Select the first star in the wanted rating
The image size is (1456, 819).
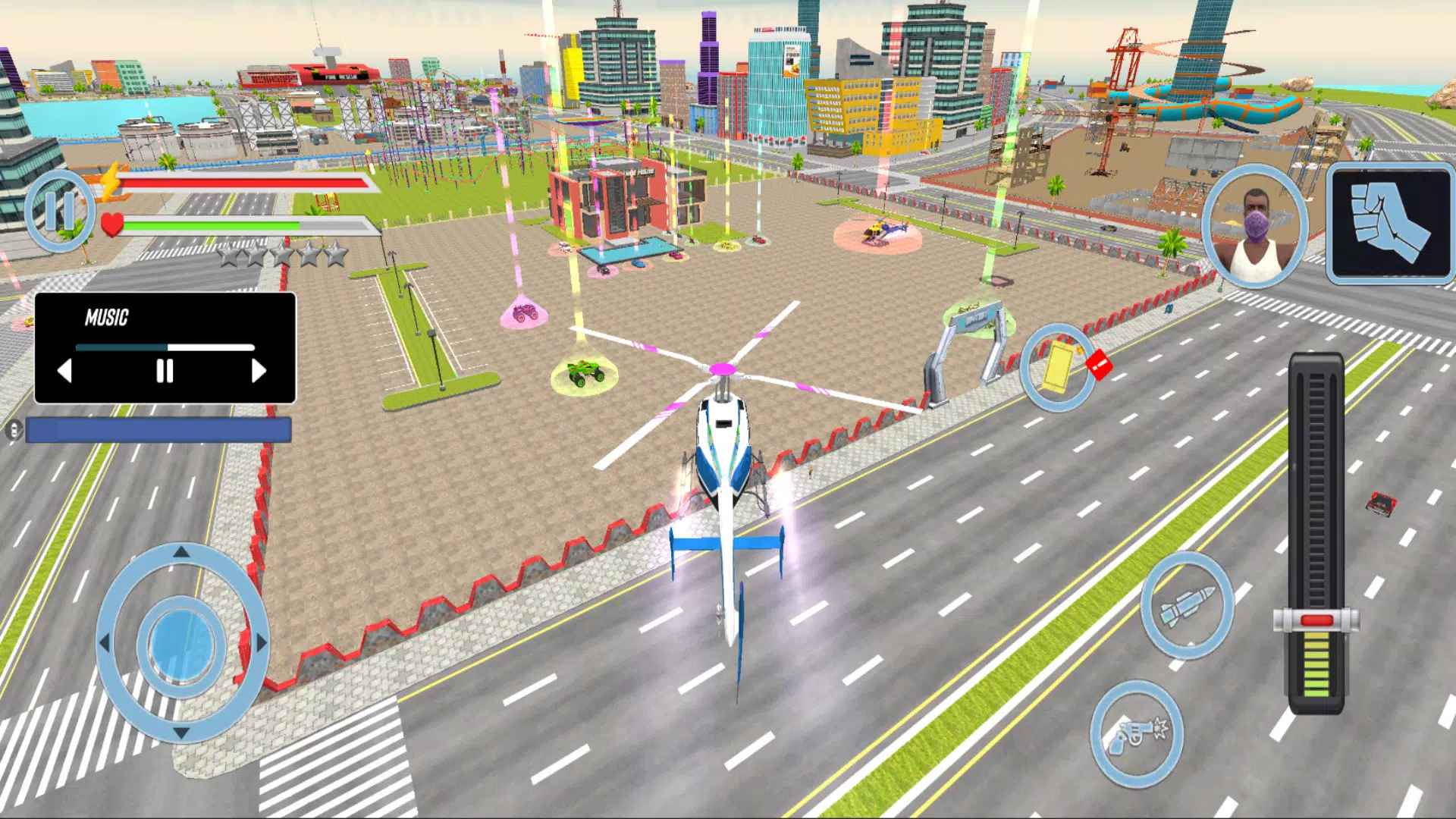(227, 256)
